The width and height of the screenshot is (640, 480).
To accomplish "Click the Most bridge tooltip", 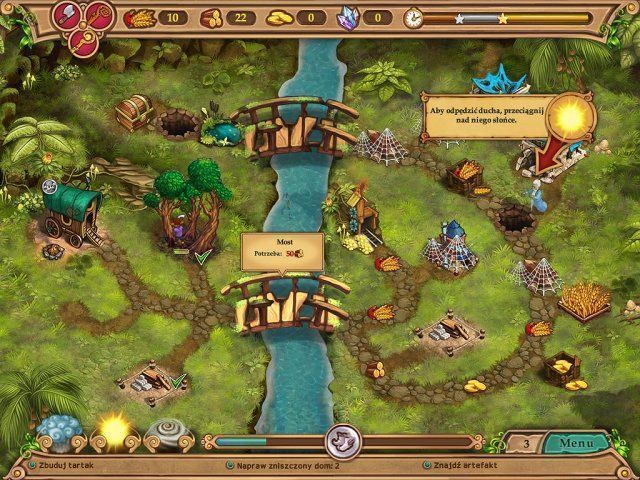I will [282, 249].
